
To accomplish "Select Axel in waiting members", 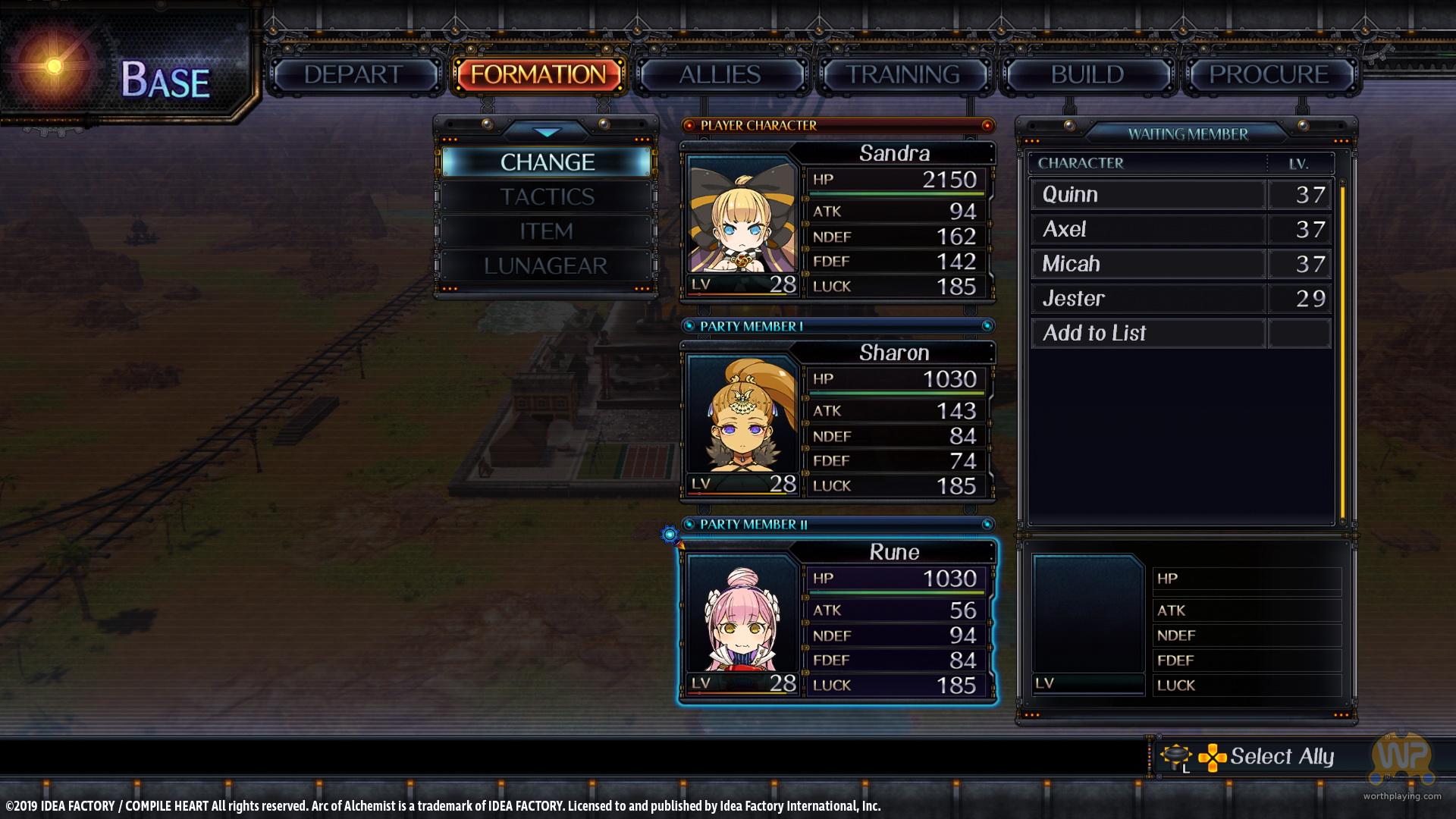I will click(1180, 230).
